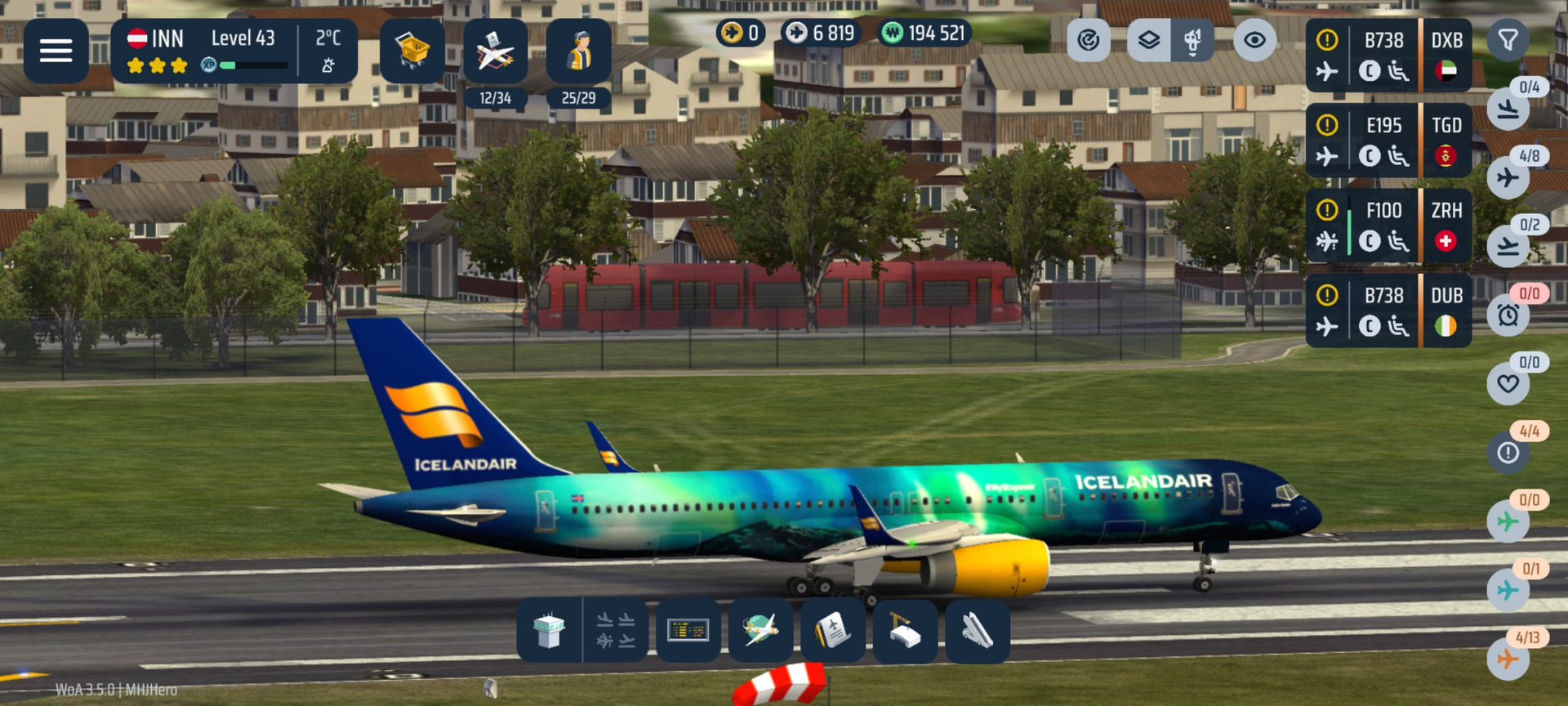This screenshot has width=1568, height=706.
Task: Open the globe with airplane destinations map
Action: [759, 631]
